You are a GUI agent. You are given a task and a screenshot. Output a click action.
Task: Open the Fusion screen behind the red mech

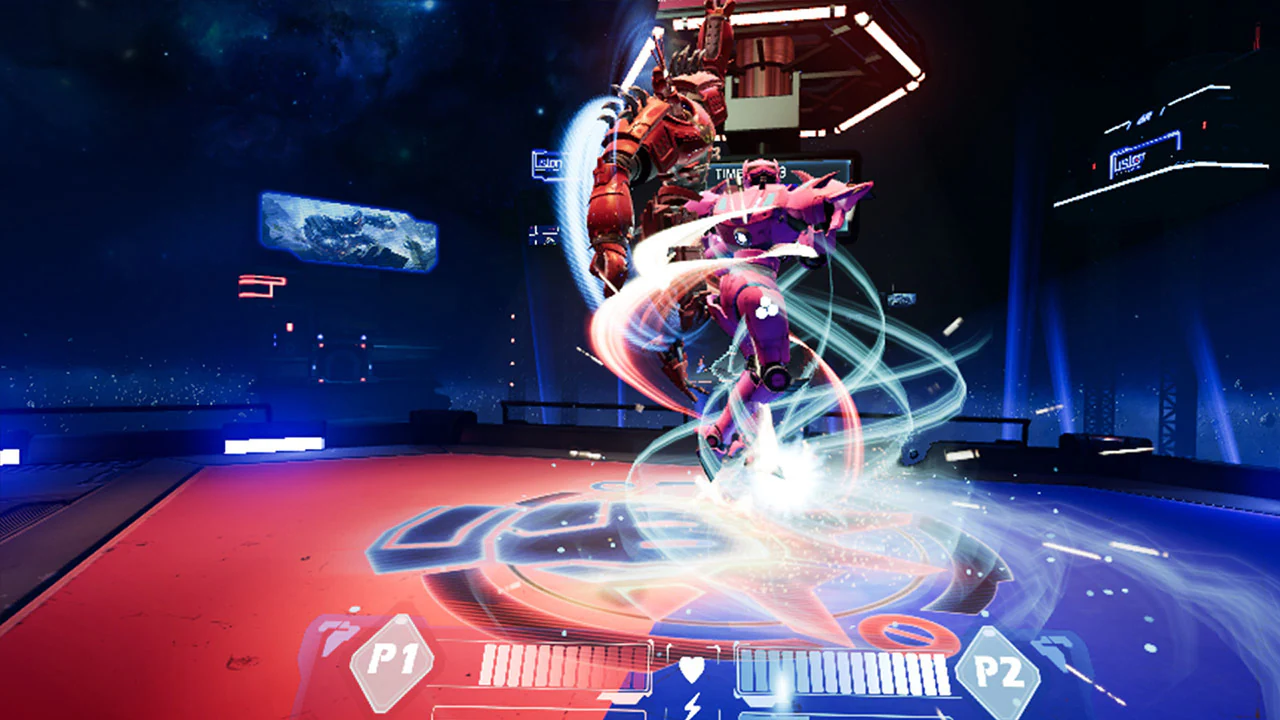(547, 163)
